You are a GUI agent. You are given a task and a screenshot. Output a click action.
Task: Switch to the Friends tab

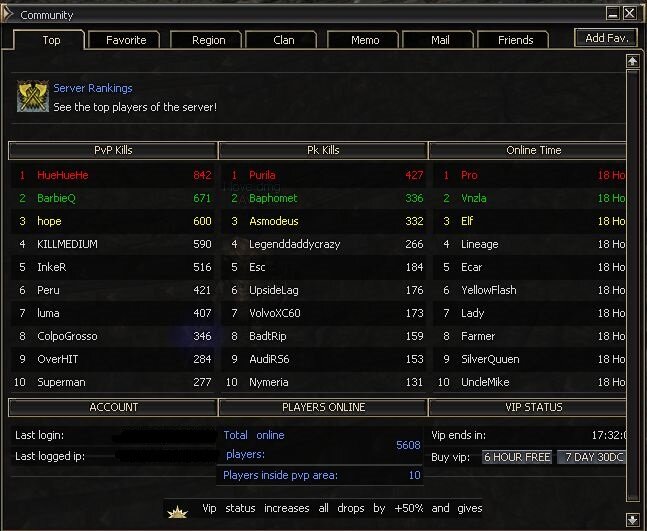pyautogui.click(x=515, y=40)
